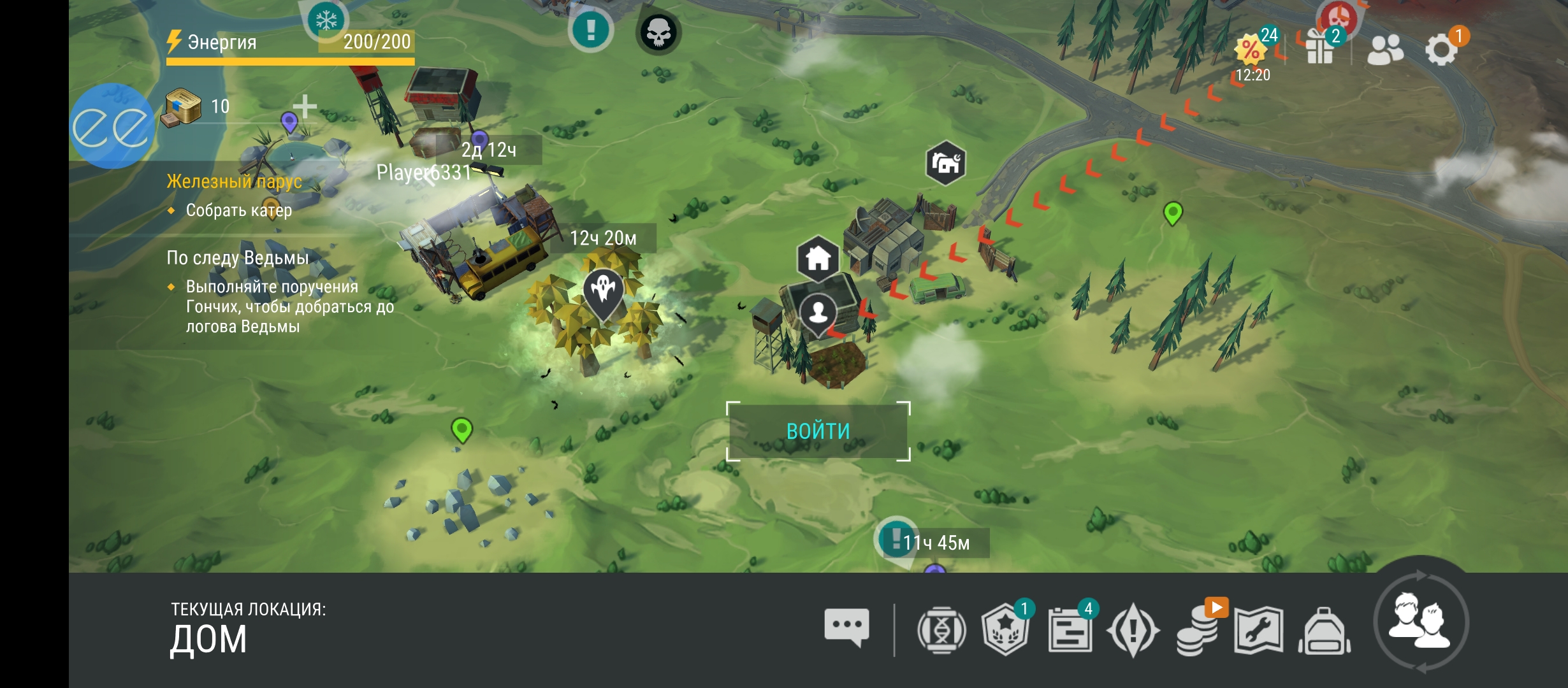The height and width of the screenshot is (688, 1568).
Task: Open the percent discount offer
Action: pyautogui.click(x=1251, y=50)
